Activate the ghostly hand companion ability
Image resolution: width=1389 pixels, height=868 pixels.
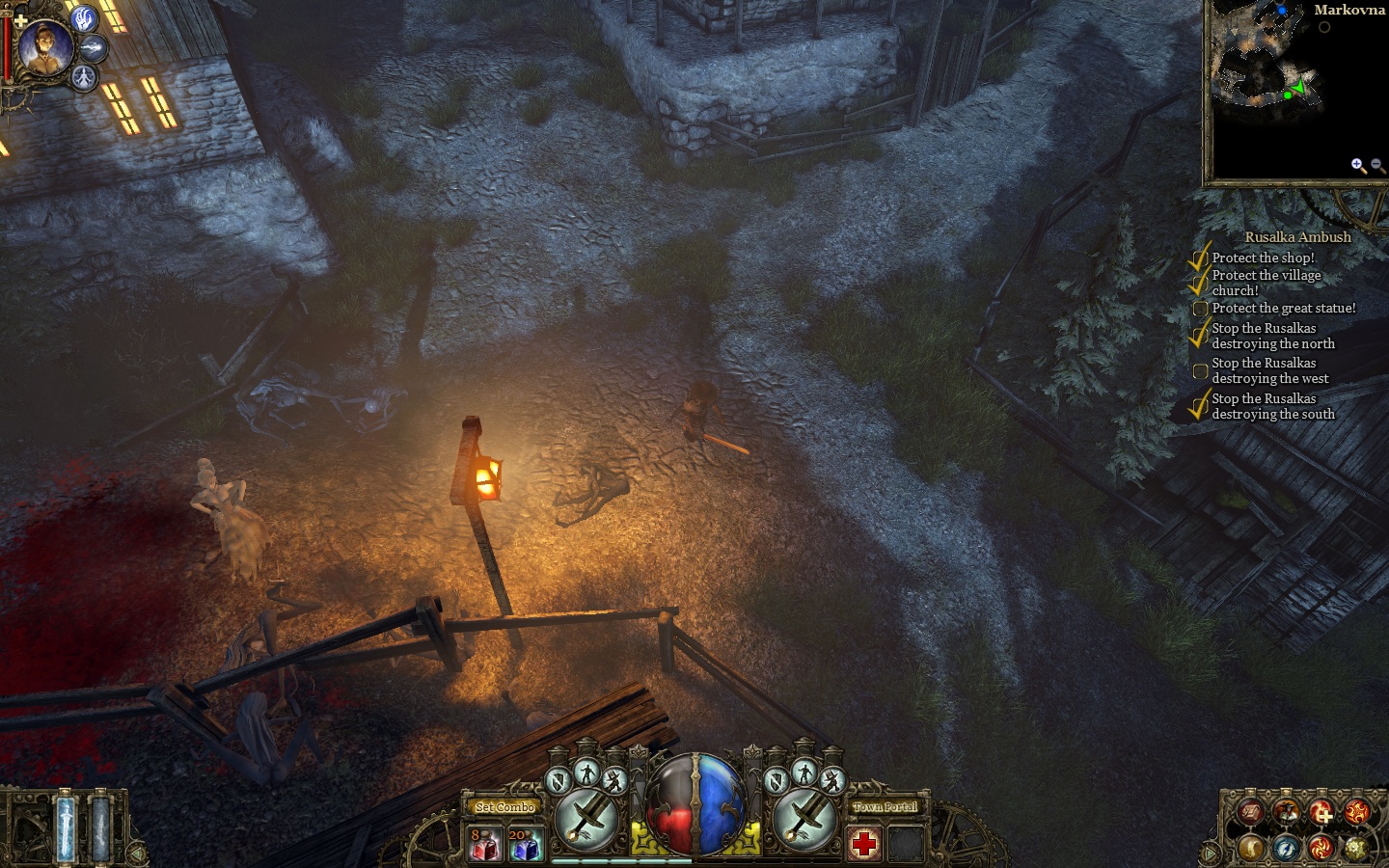(x=85, y=18)
